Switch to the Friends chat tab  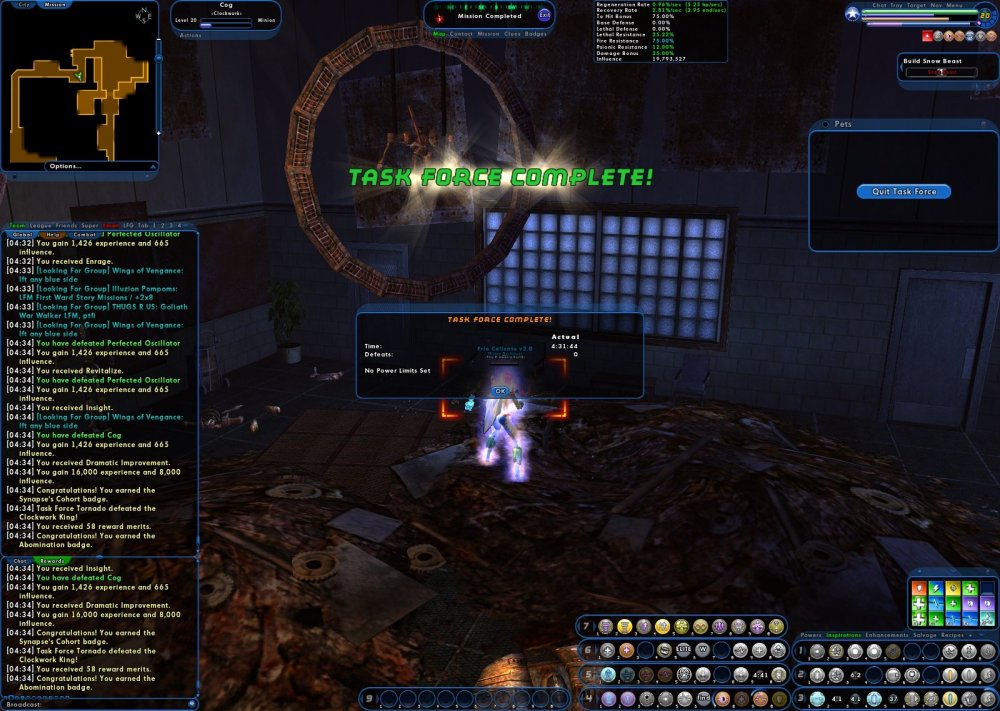click(x=67, y=226)
